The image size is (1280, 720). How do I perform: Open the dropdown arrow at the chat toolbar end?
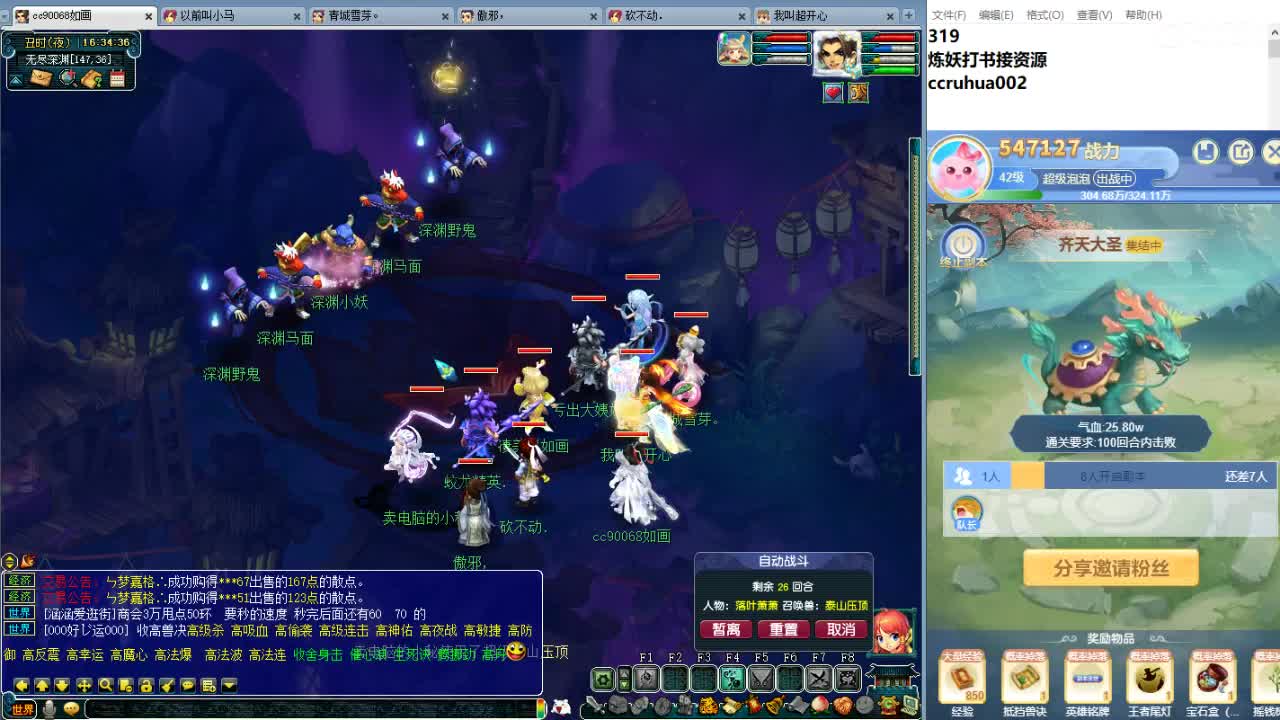click(x=228, y=686)
